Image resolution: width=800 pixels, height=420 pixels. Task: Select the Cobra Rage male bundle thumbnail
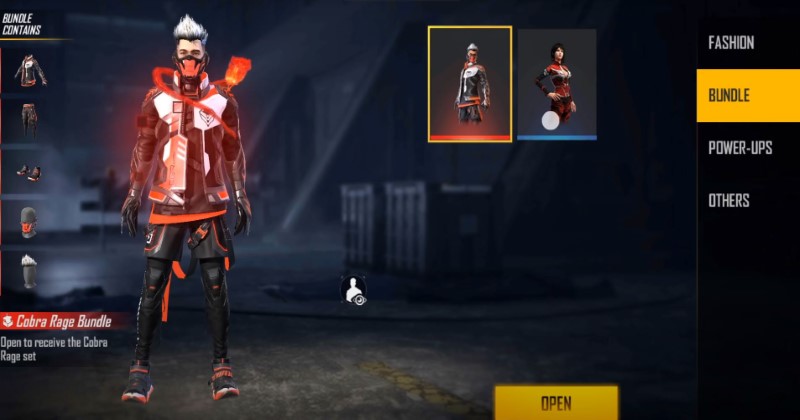[470, 84]
